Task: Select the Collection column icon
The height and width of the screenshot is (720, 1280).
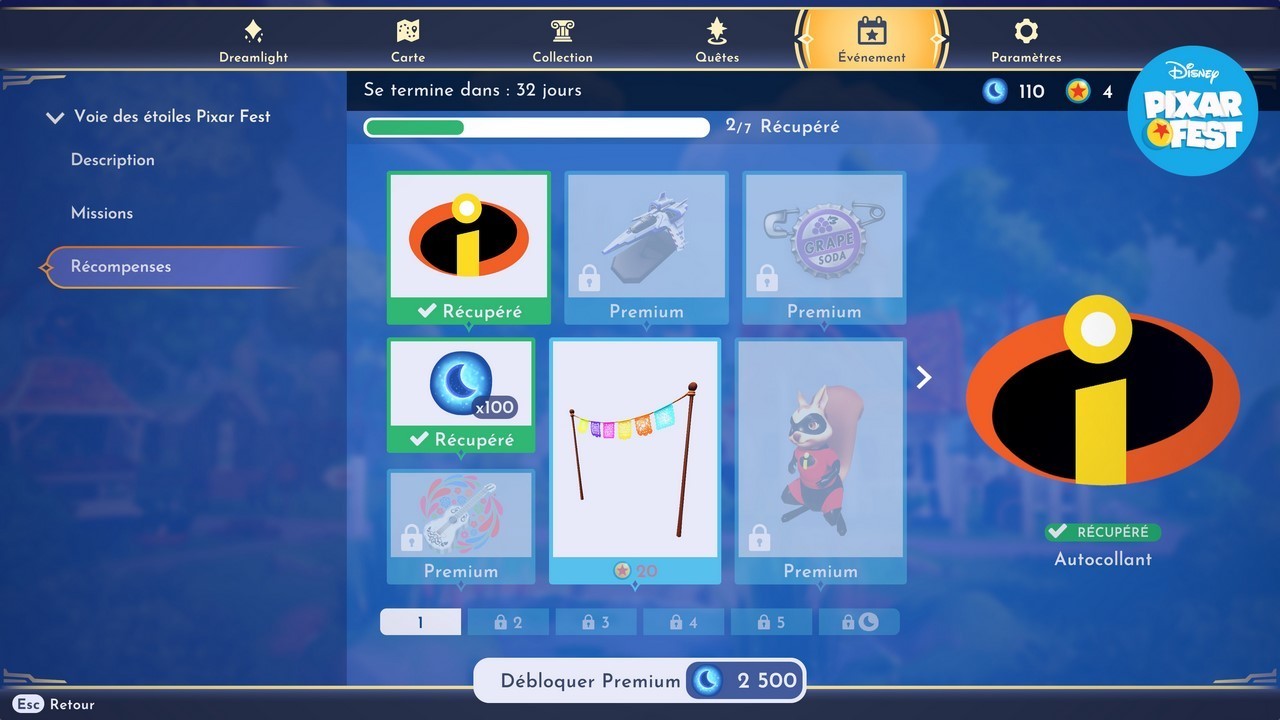Action: pos(562,33)
